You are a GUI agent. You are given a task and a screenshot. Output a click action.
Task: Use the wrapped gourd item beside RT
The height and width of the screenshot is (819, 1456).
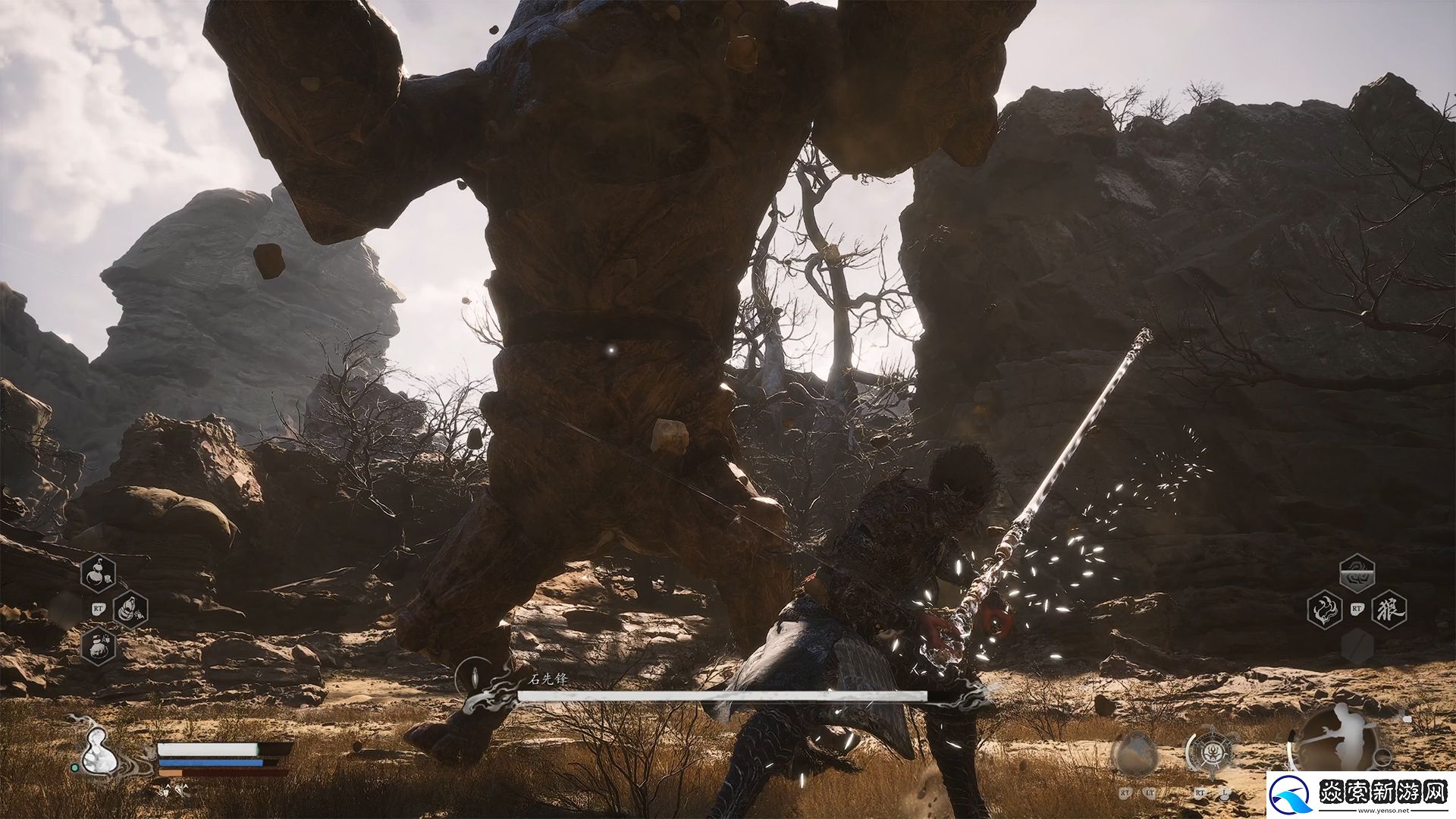(130, 609)
